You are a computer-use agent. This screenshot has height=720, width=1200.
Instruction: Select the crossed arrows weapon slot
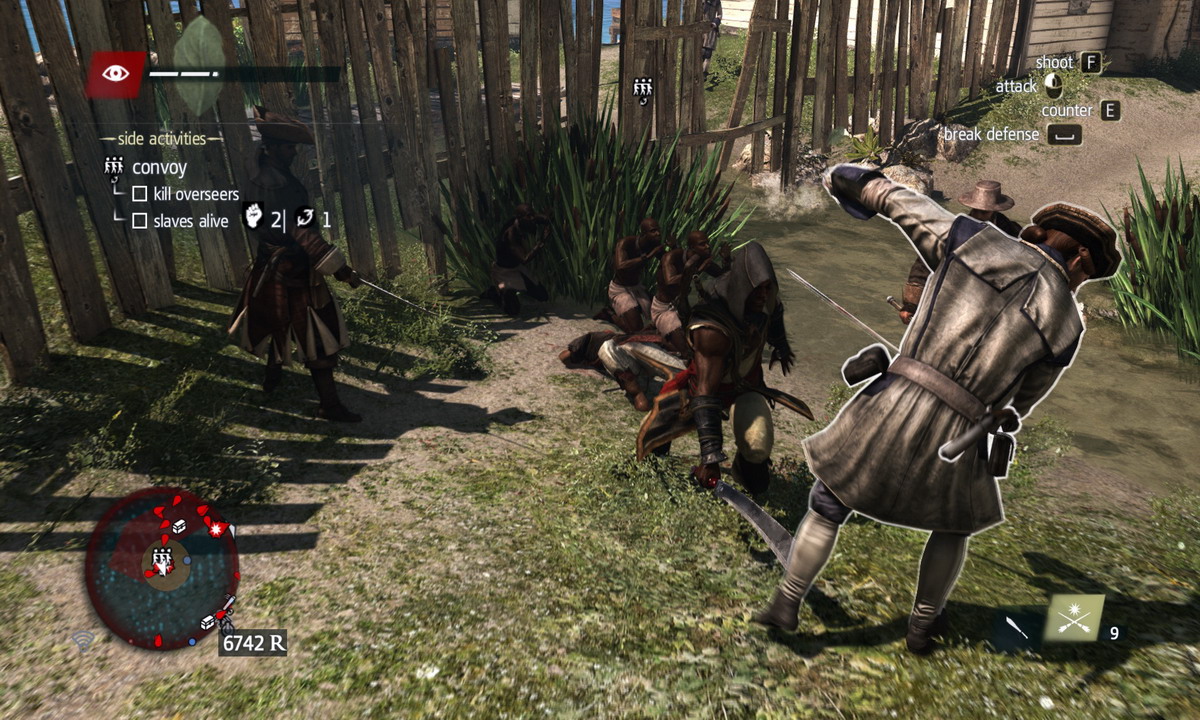[1074, 618]
